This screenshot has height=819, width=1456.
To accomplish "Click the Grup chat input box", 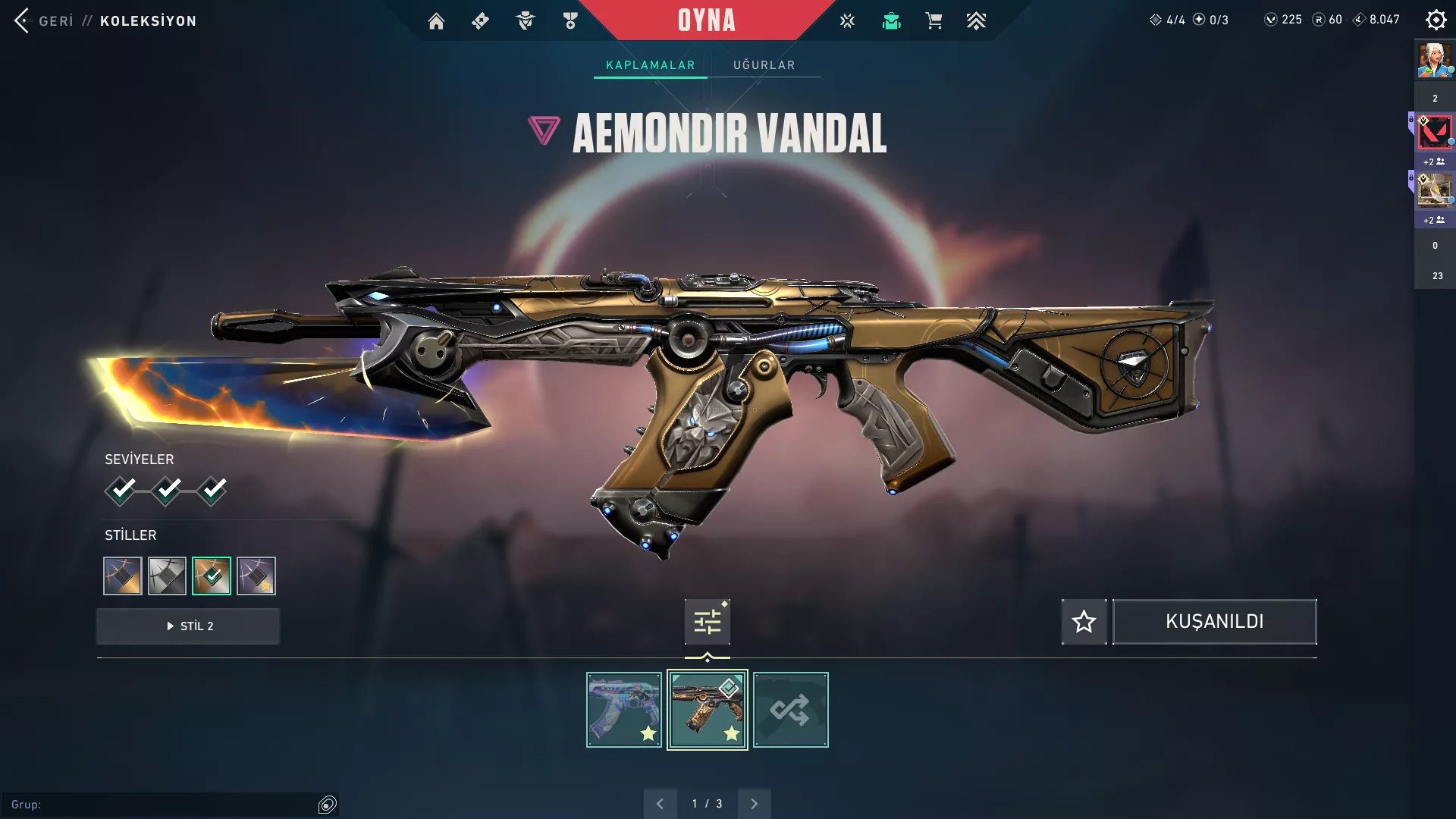I will [x=163, y=805].
